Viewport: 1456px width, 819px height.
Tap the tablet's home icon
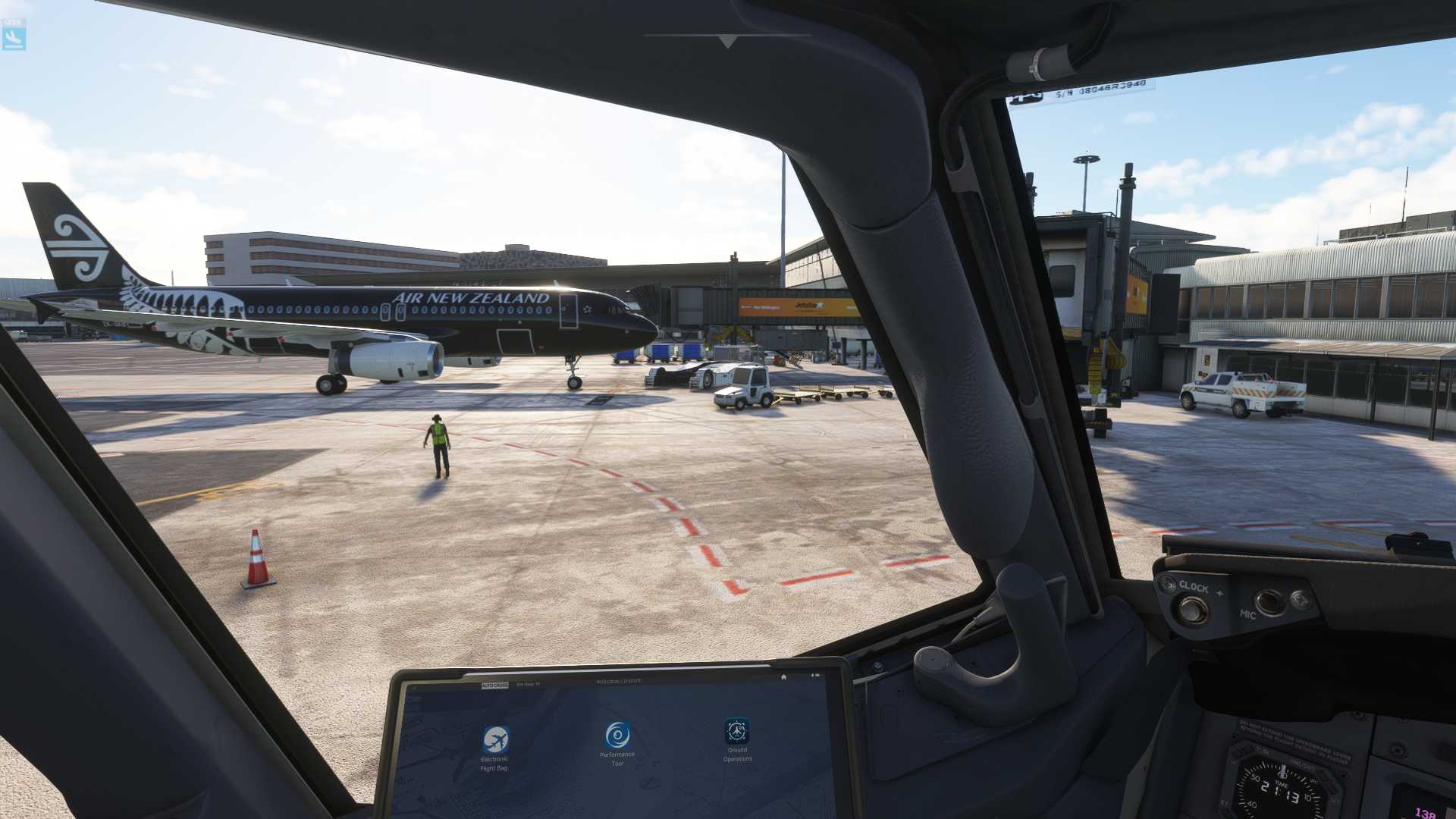coord(783,676)
